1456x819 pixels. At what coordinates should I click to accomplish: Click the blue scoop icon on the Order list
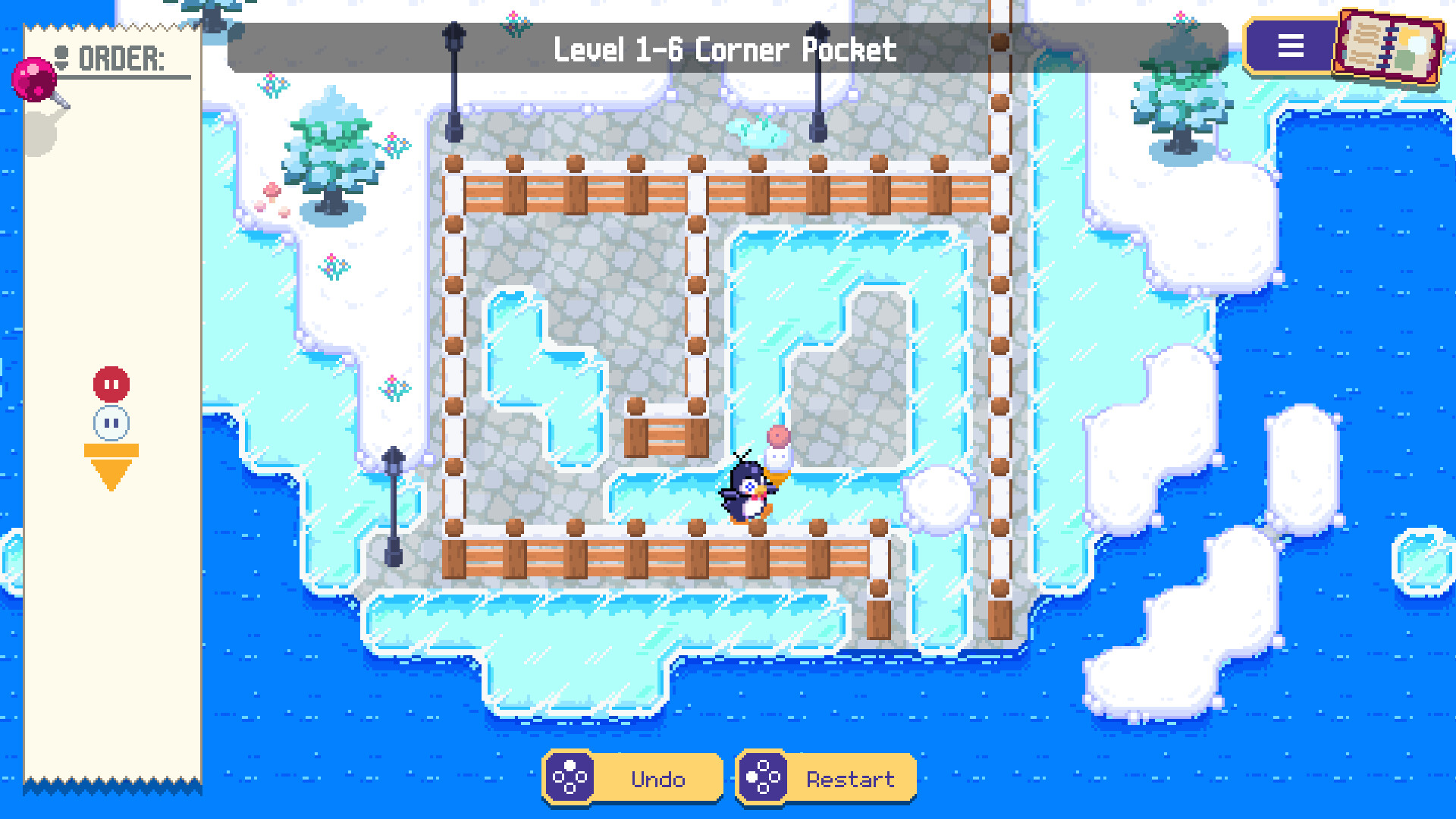(112, 423)
